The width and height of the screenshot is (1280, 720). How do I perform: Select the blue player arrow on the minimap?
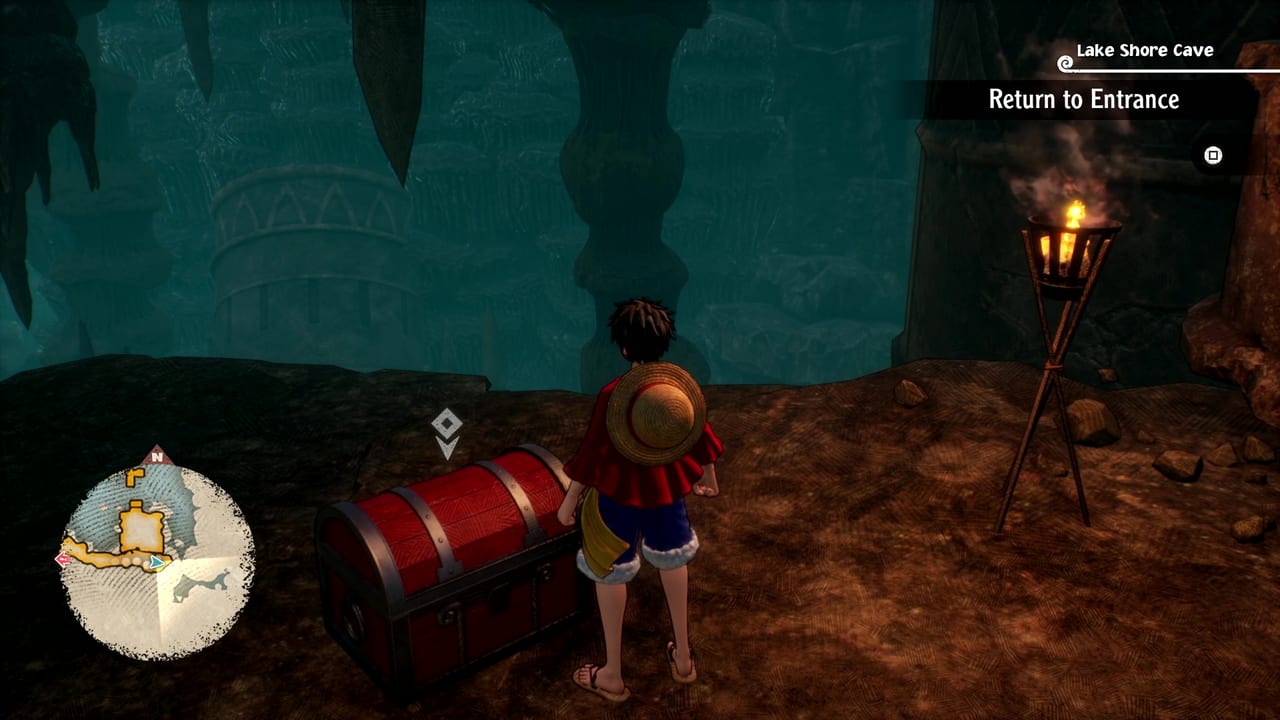click(x=155, y=563)
